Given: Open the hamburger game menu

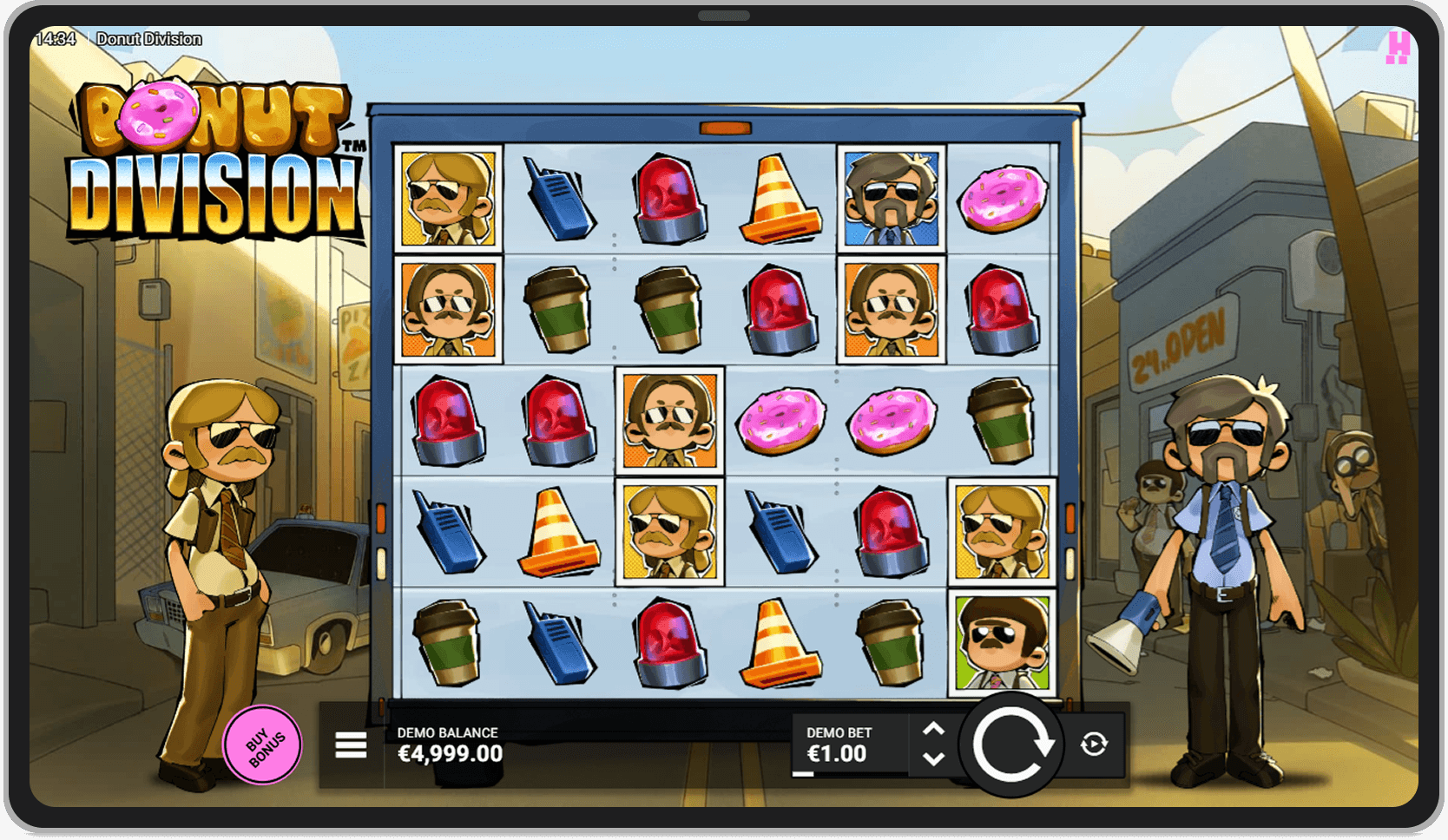Looking at the screenshot, I should pyautogui.click(x=350, y=745).
